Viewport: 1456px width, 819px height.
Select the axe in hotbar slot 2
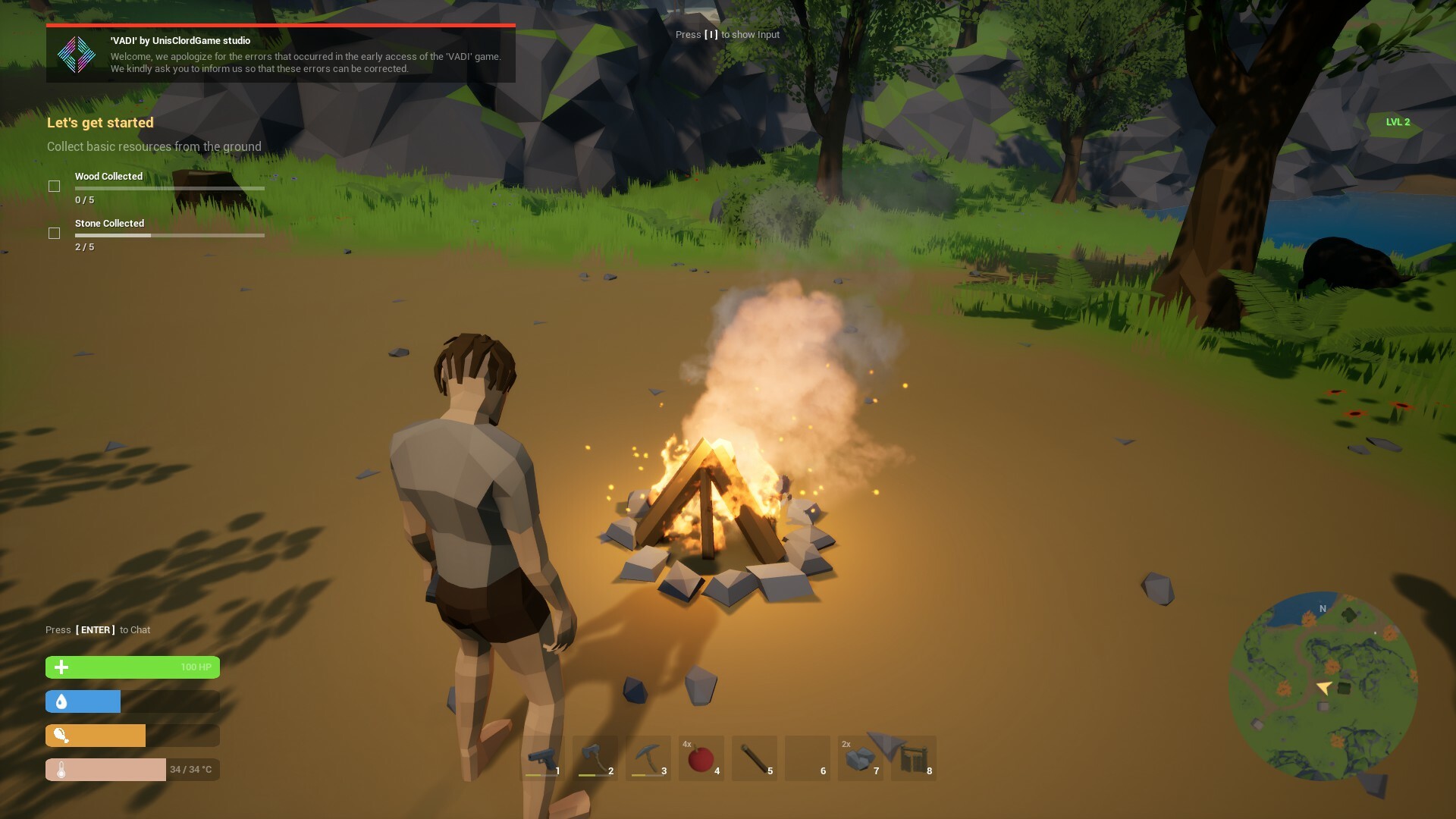pyautogui.click(x=595, y=758)
